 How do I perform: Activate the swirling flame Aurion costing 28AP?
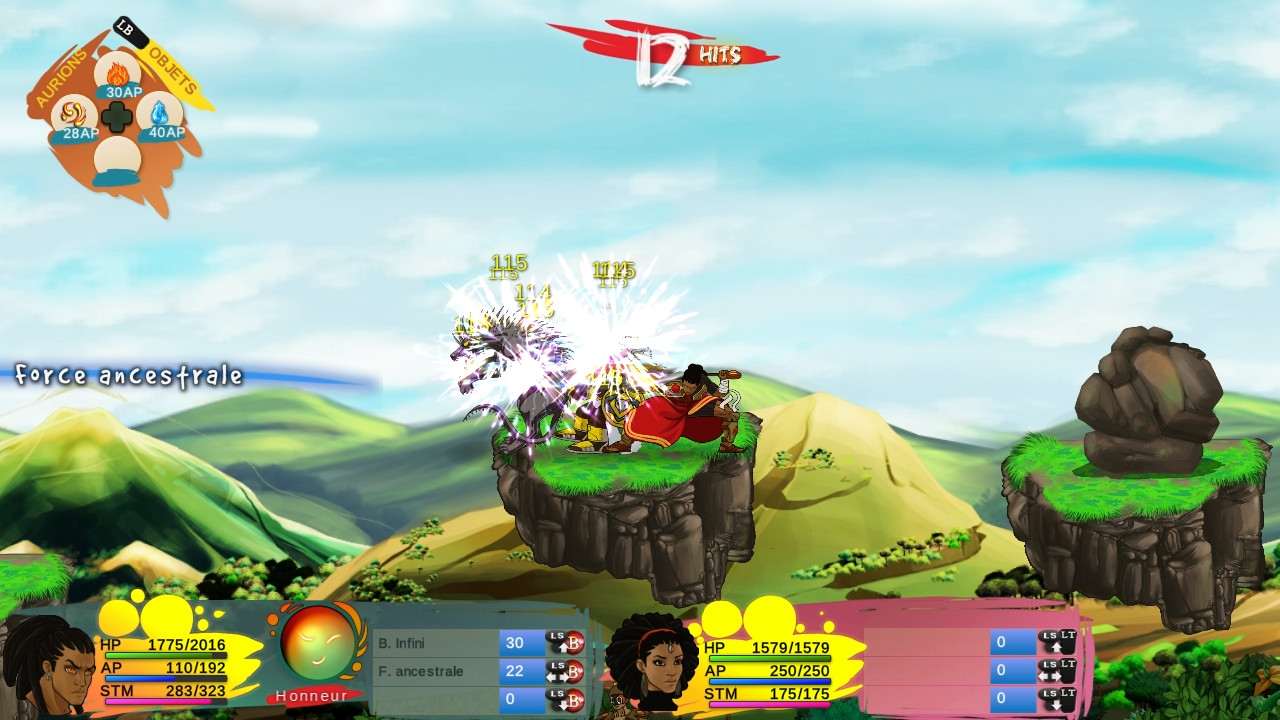click(74, 116)
